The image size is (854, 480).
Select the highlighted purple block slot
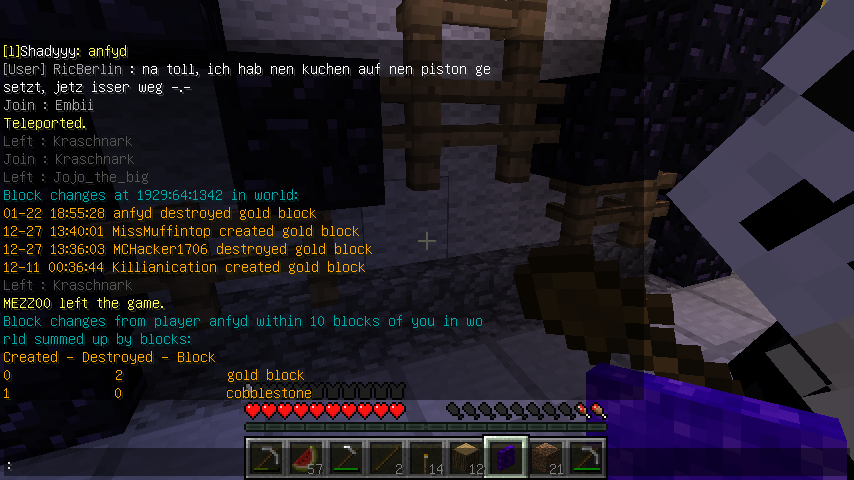coord(507,458)
